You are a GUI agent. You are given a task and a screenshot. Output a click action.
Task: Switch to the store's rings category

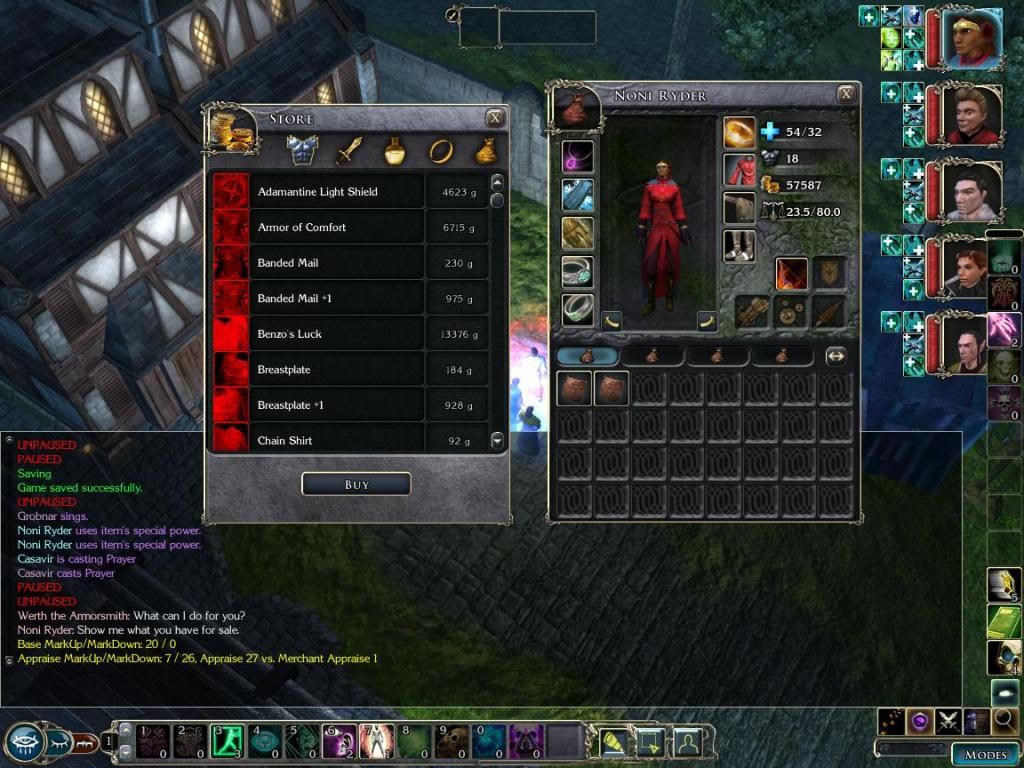pos(440,151)
